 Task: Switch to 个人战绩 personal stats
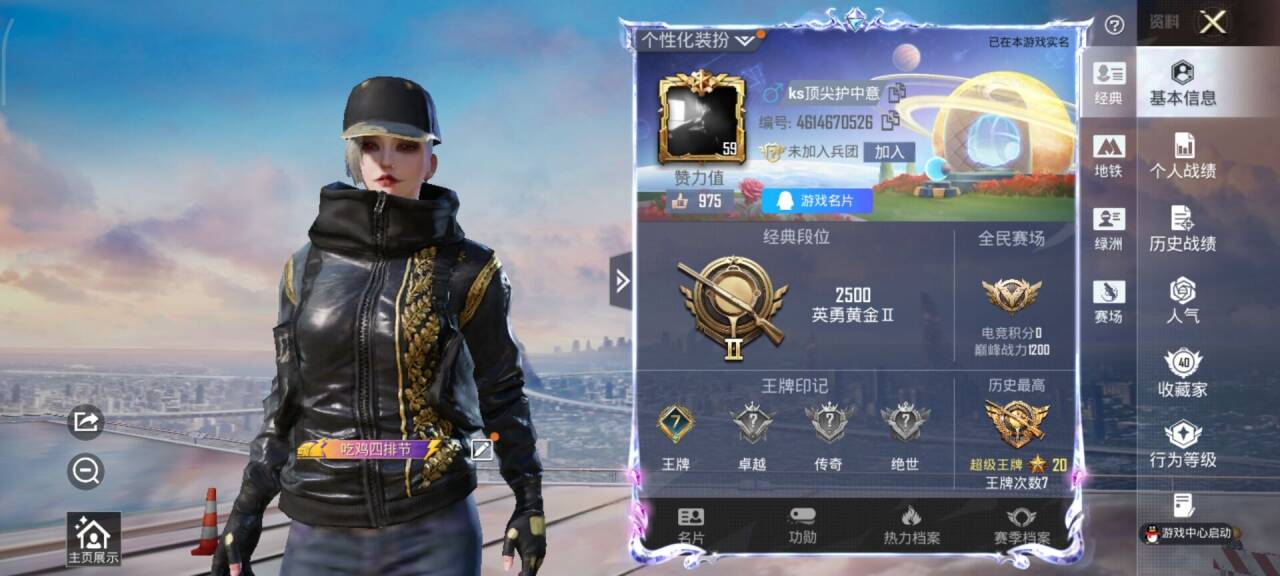(1182, 156)
